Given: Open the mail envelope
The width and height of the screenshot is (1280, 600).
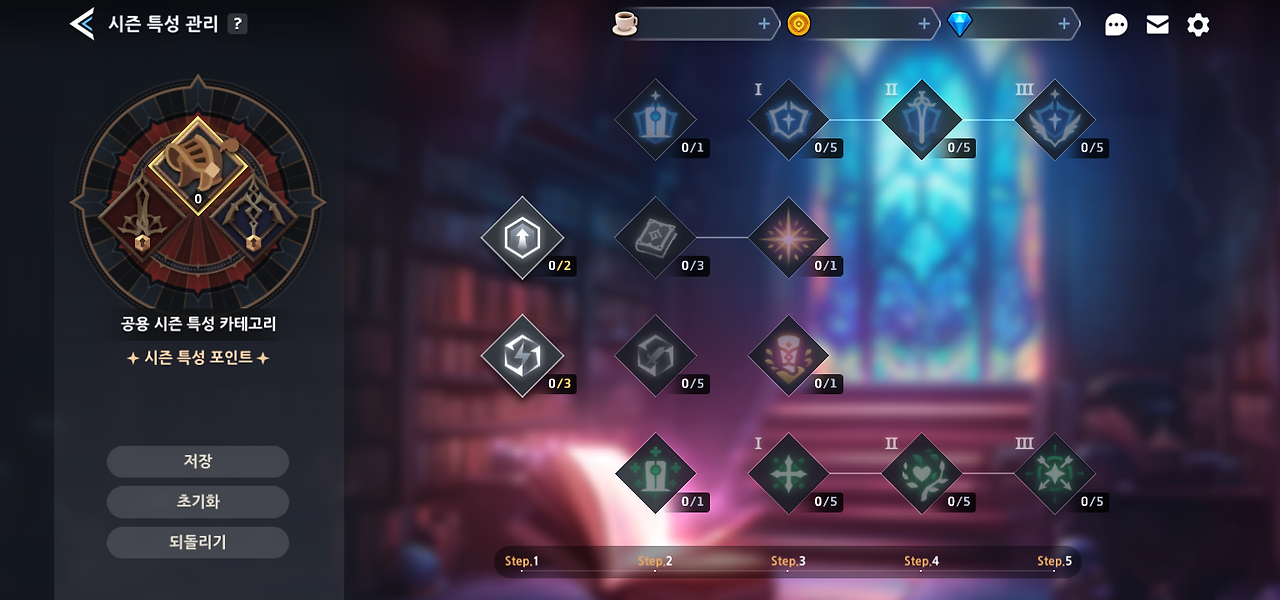Looking at the screenshot, I should point(1157,25).
